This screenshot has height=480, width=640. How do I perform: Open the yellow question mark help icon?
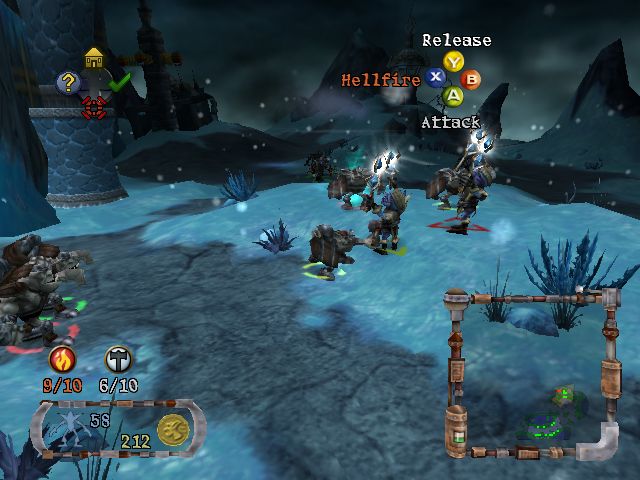68,83
